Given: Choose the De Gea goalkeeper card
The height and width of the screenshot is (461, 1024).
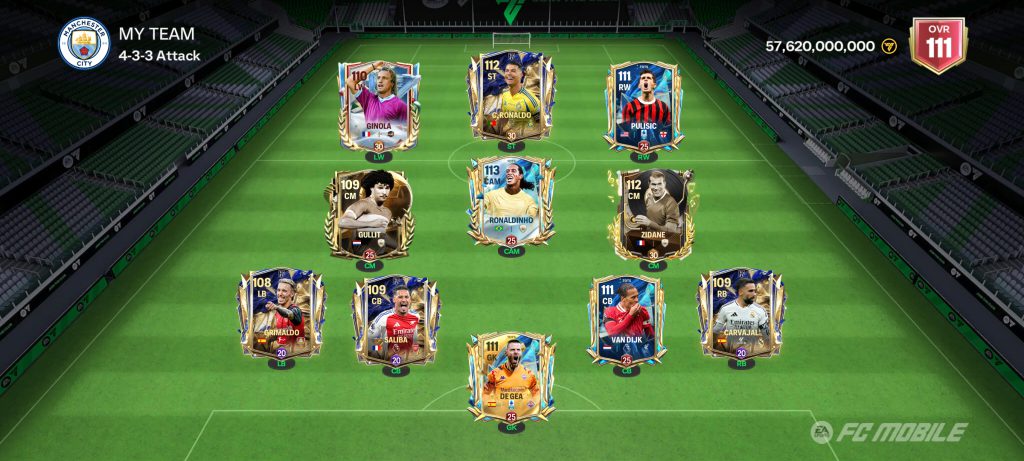Looking at the screenshot, I should click(511, 377).
